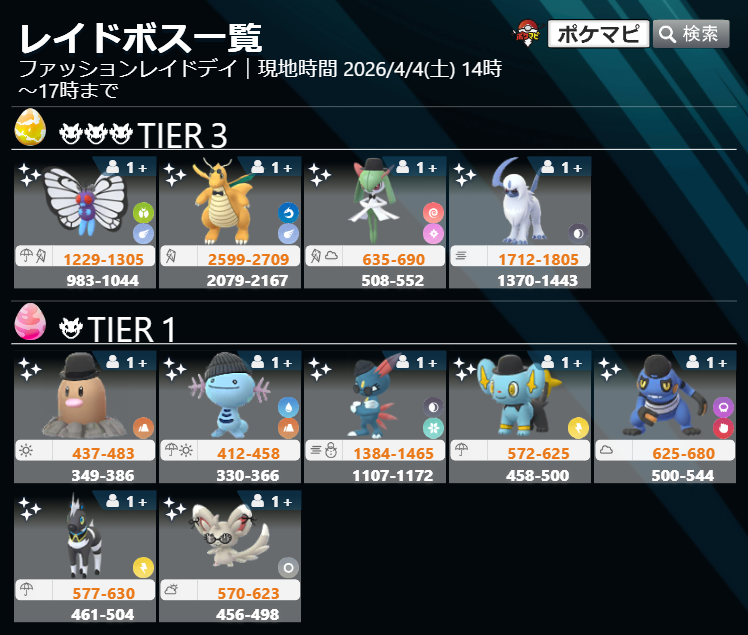
Task: Pick the Diglett with bowler hat tile
Action: coord(85,416)
